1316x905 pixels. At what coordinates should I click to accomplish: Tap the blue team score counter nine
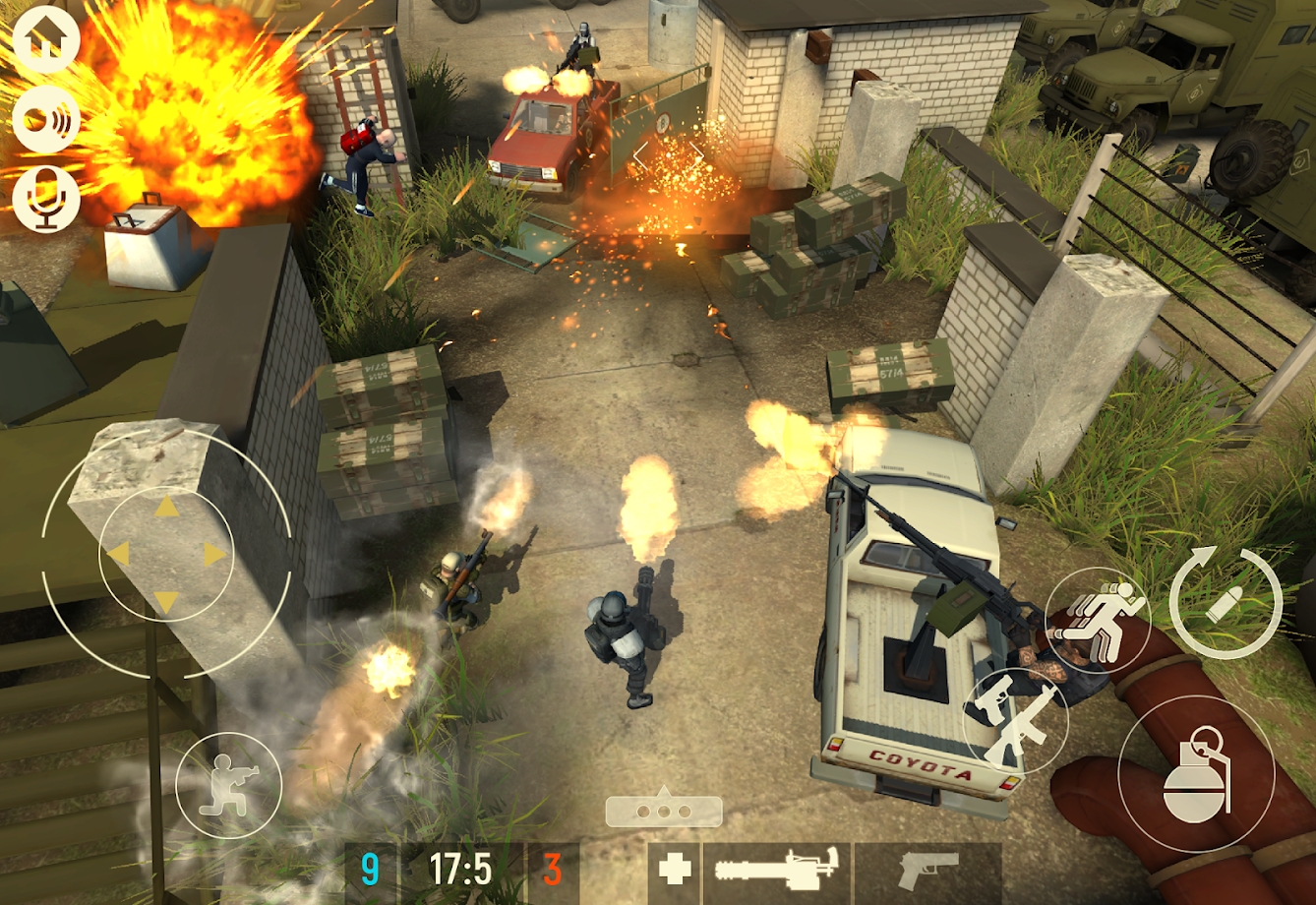pyautogui.click(x=369, y=870)
